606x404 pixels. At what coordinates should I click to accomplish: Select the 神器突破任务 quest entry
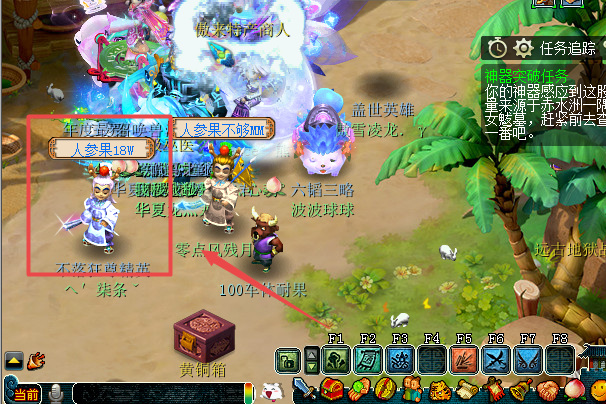526,74
